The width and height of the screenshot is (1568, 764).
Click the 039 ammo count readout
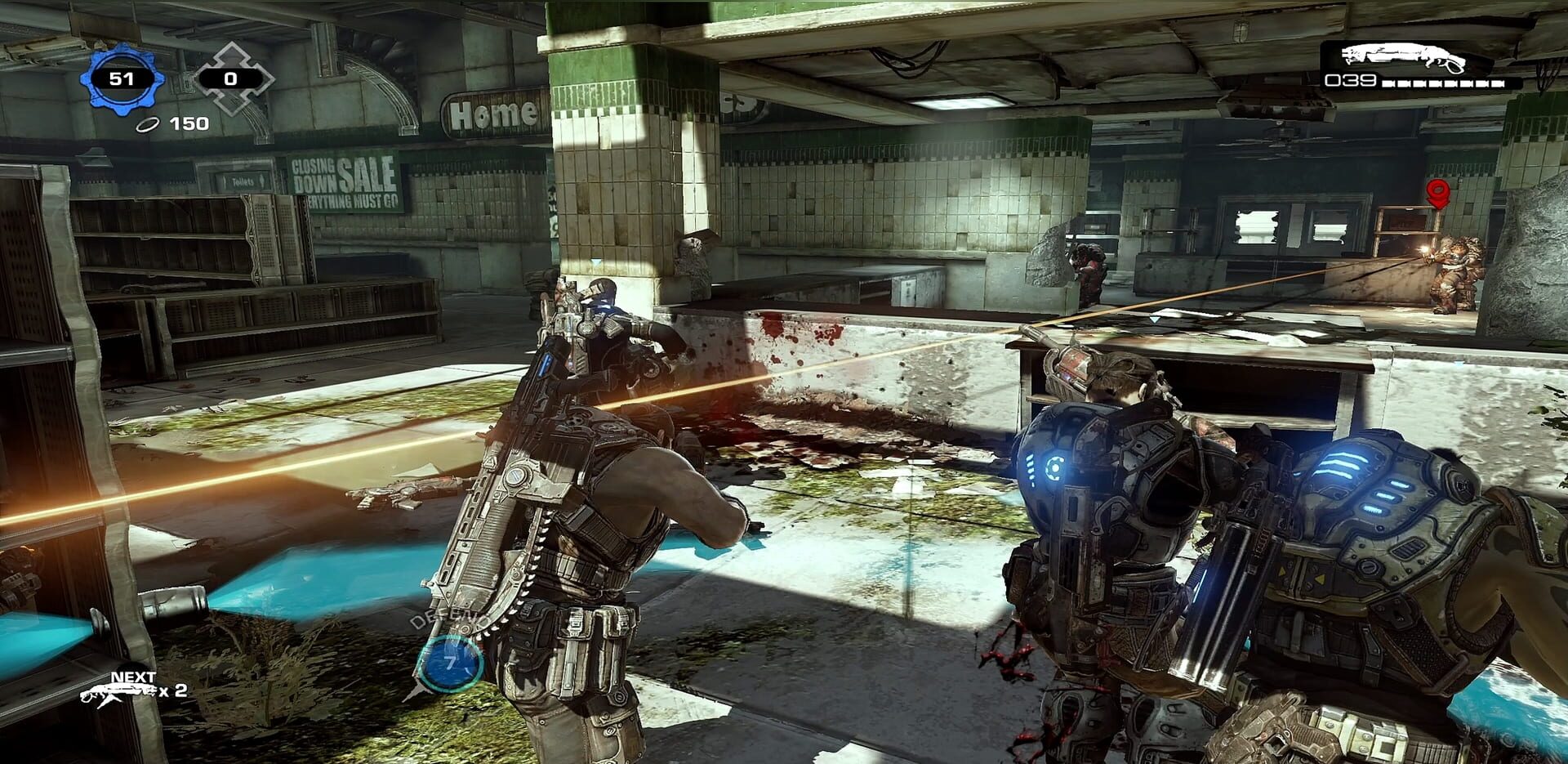[1352, 82]
